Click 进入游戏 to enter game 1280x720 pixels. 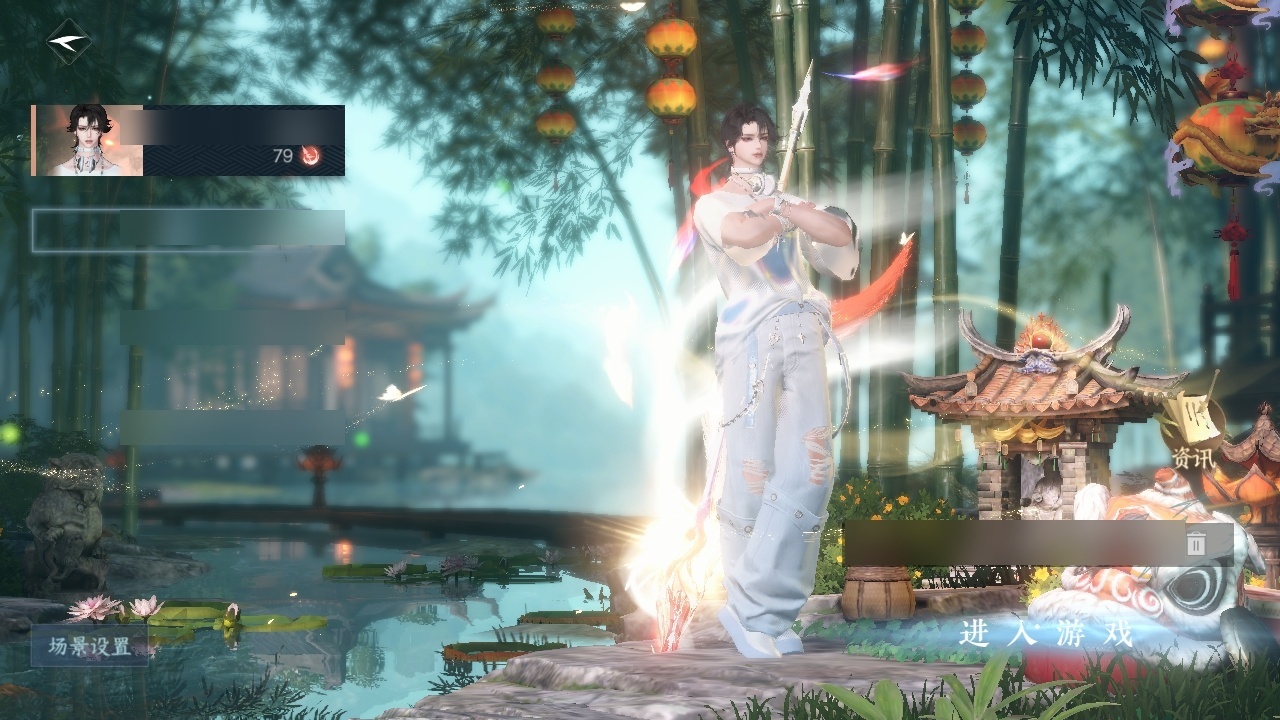1046,633
